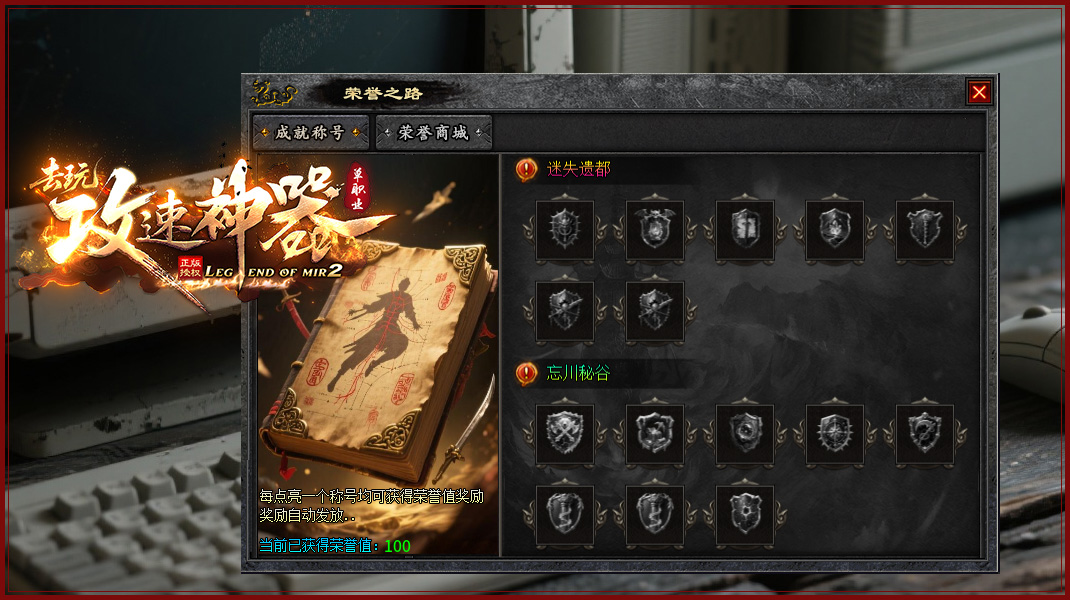Click the exclamation icon beside 忘川秘谷
This screenshot has height=600, width=1070.
coord(527,374)
